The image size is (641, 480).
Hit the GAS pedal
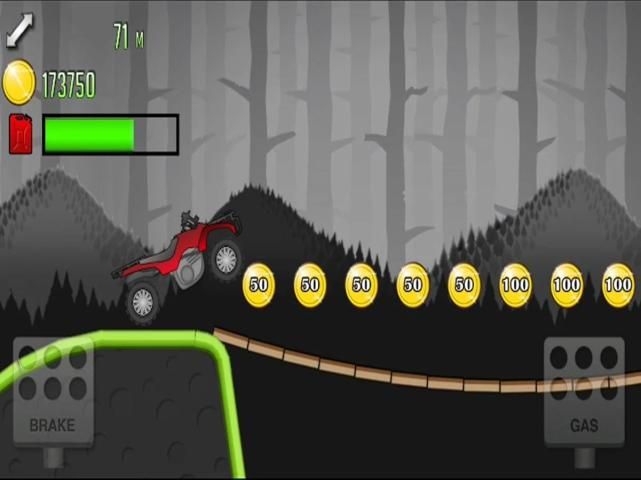tap(584, 392)
